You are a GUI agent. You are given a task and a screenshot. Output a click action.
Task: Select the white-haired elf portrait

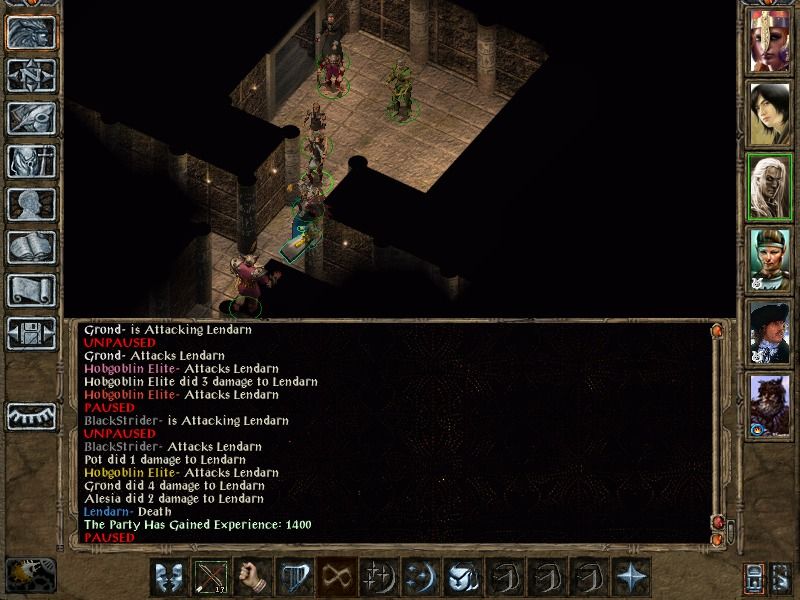(770, 185)
